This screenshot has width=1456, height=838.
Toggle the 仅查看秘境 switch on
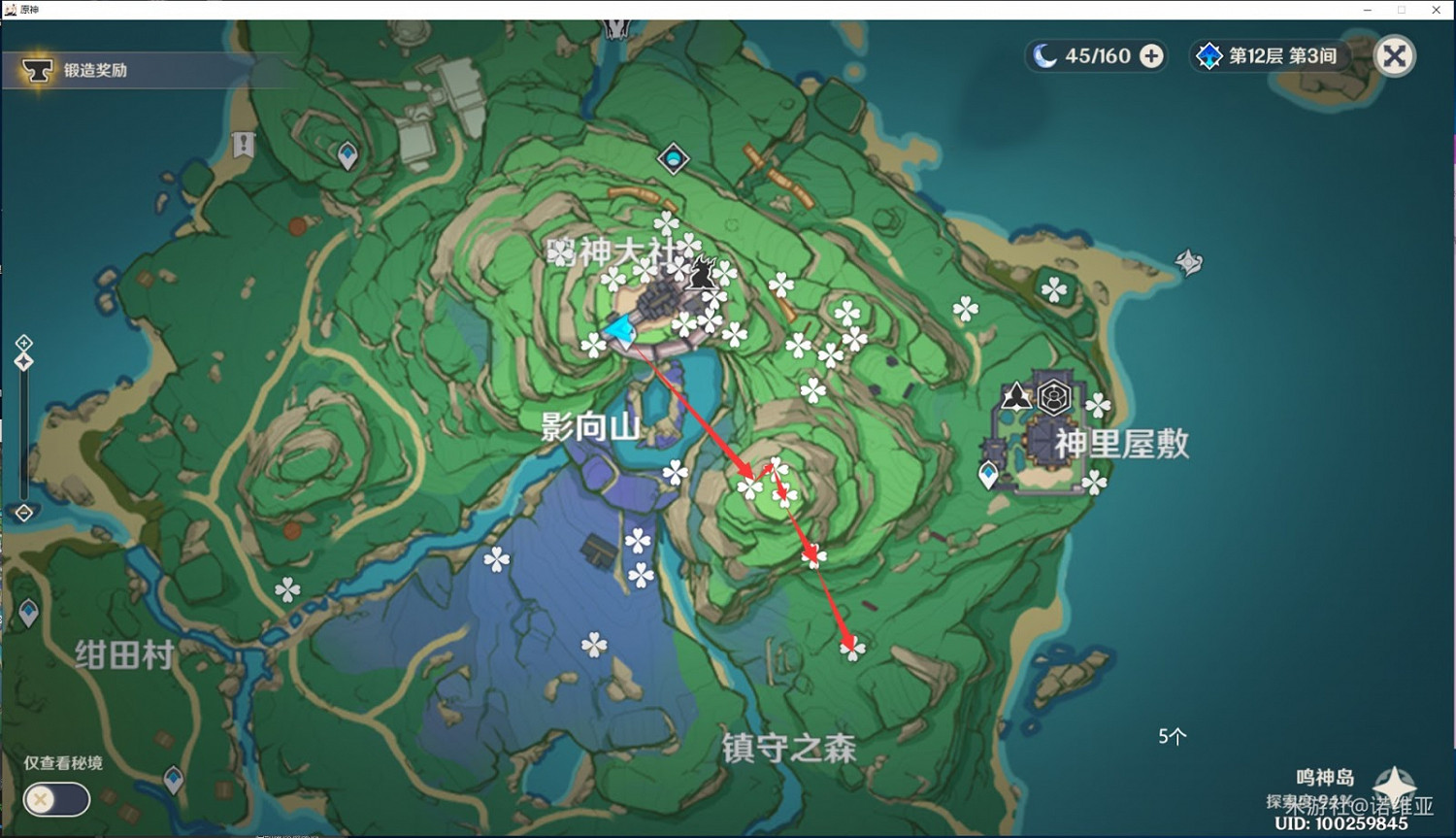pos(56,799)
